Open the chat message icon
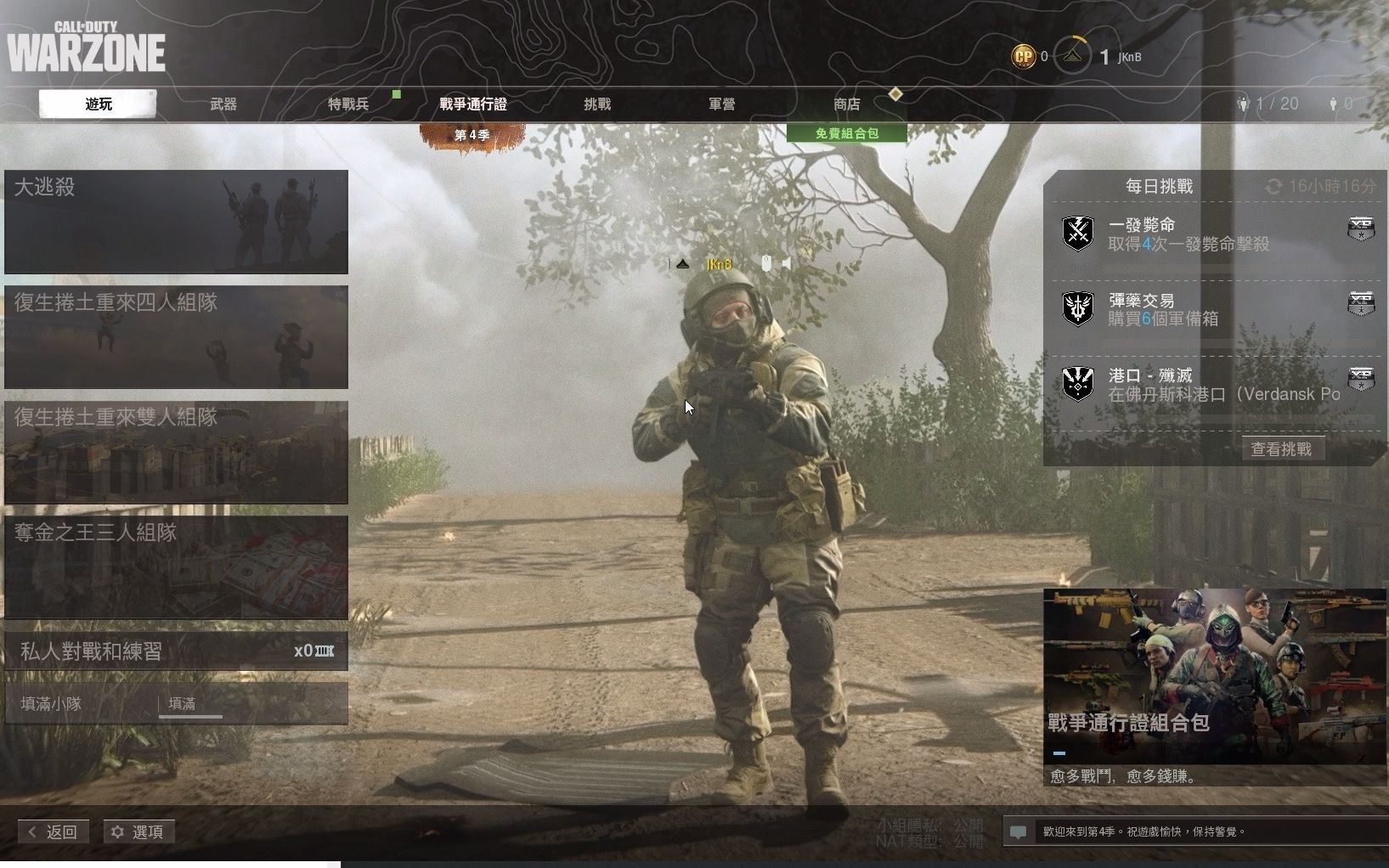1389x868 pixels. 1018,831
